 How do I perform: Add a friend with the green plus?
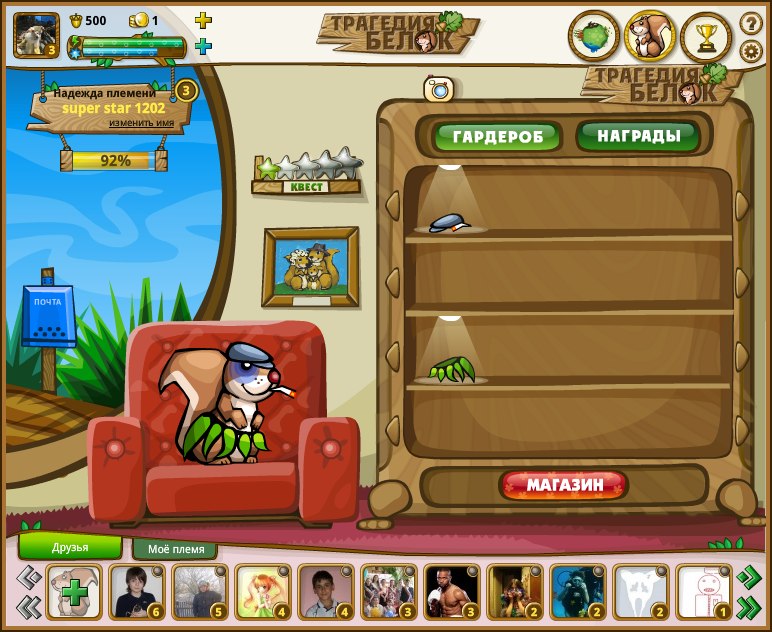74,592
